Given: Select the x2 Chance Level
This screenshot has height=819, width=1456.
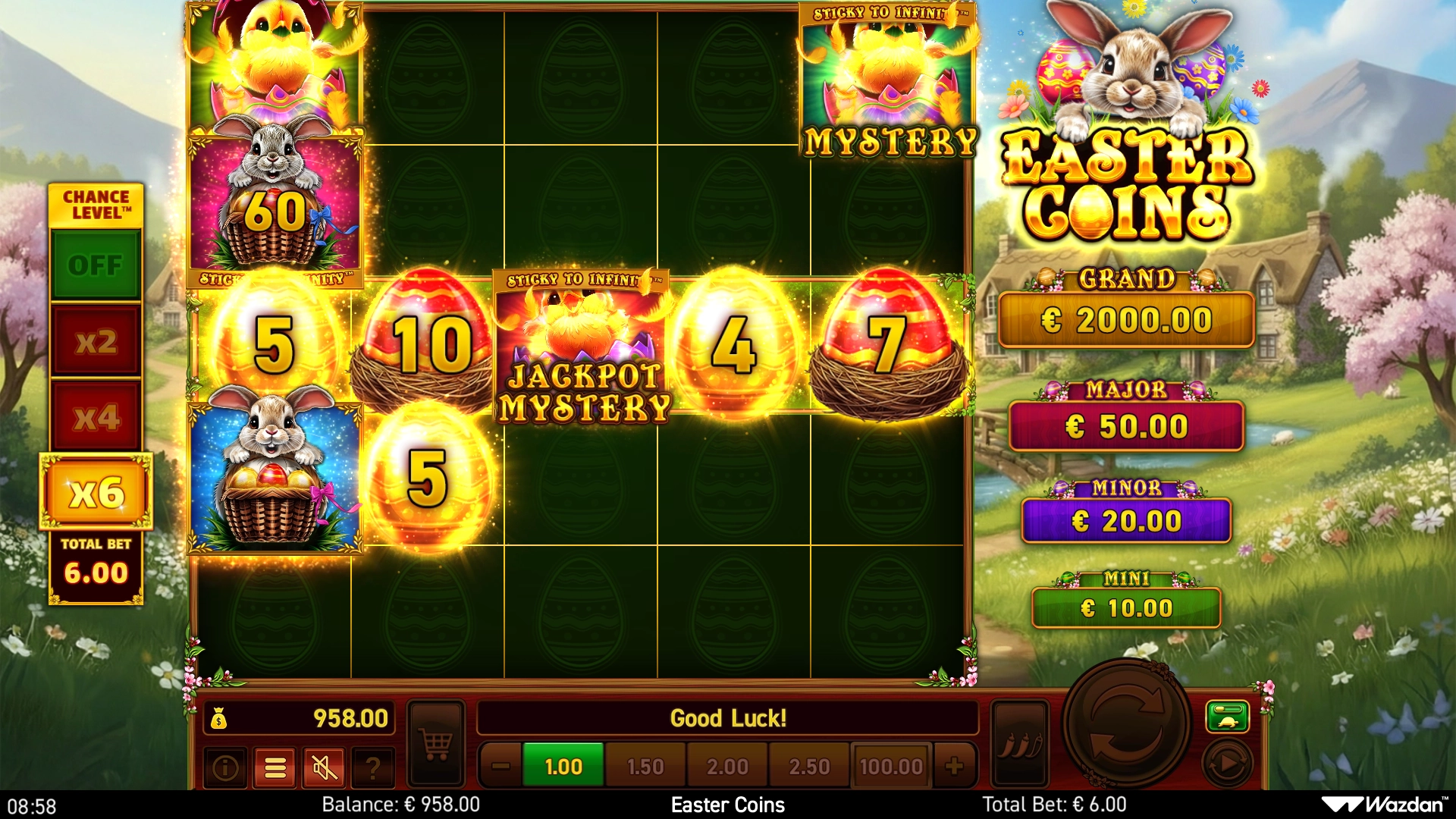Looking at the screenshot, I should point(96,342).
